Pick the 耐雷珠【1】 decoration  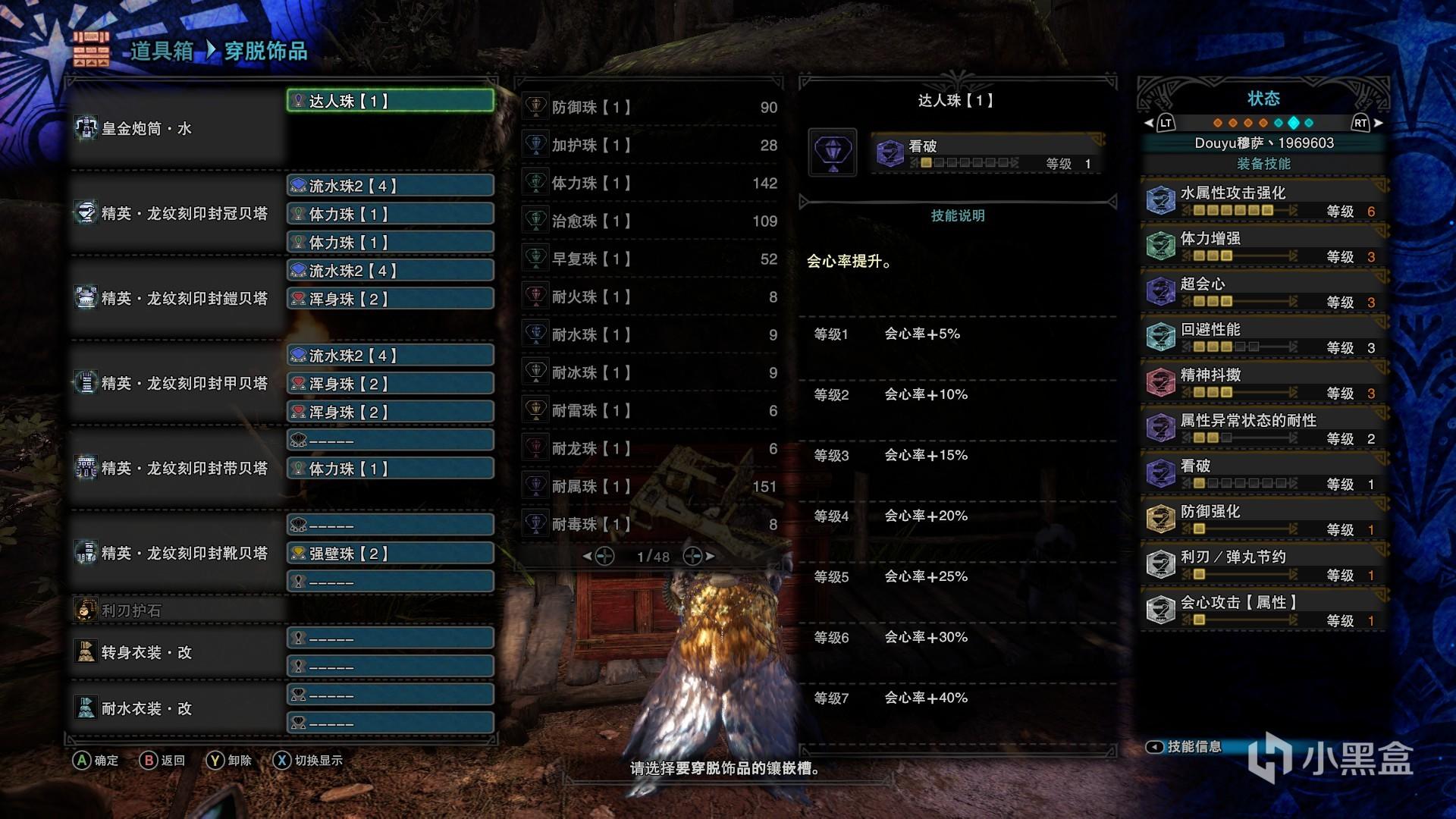click(x=651, y=411)
